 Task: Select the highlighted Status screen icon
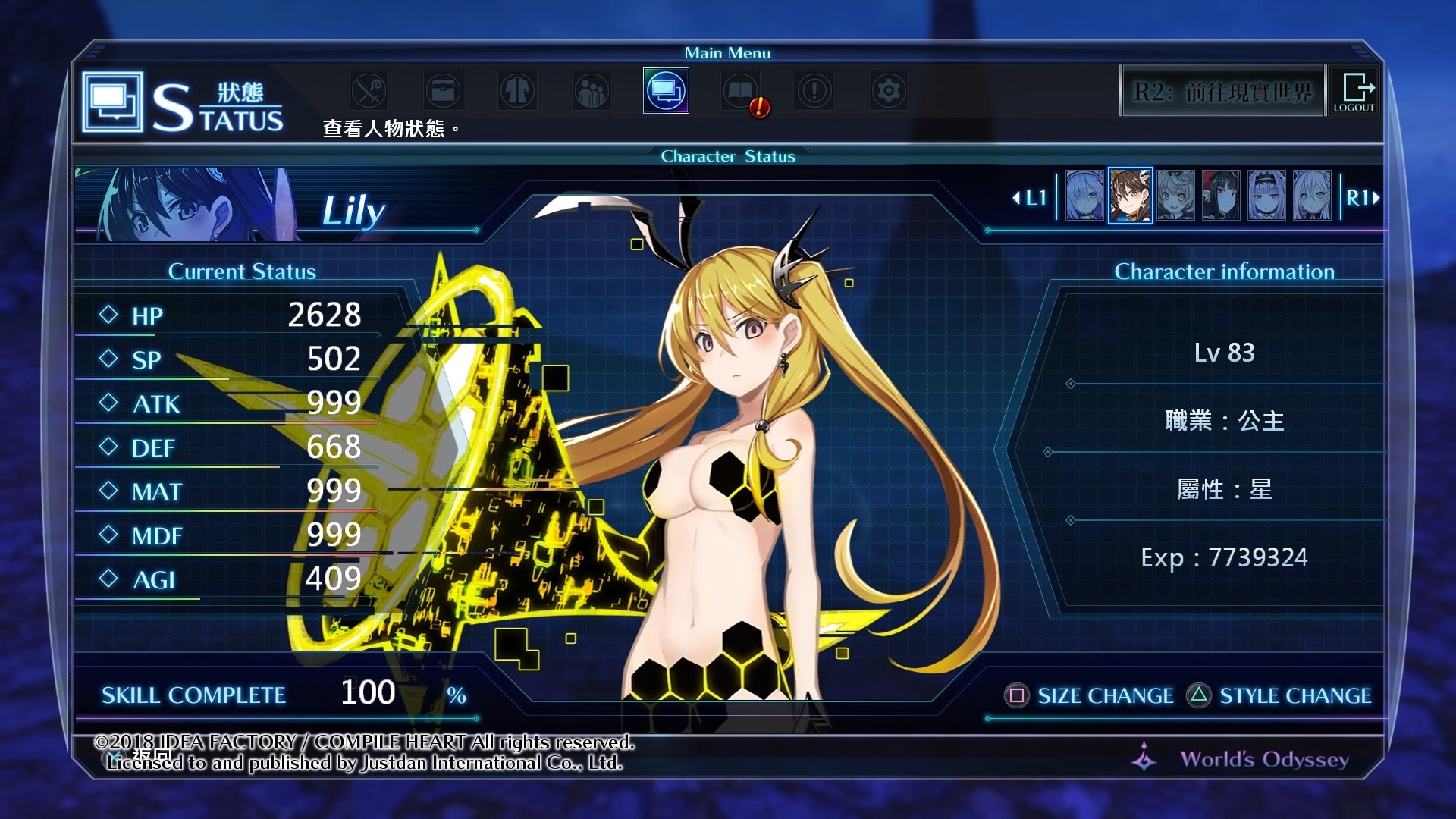click(x=666, y=91)
